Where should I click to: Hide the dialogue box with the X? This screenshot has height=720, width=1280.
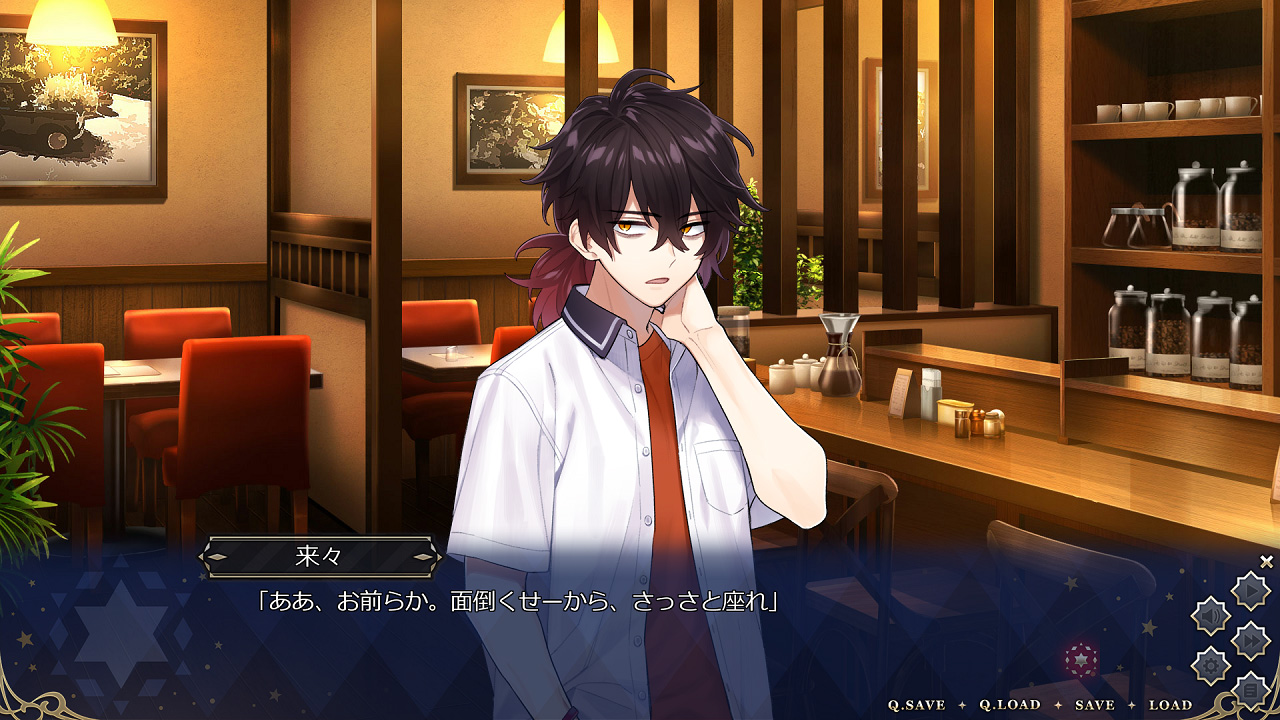pos(1266,562)
